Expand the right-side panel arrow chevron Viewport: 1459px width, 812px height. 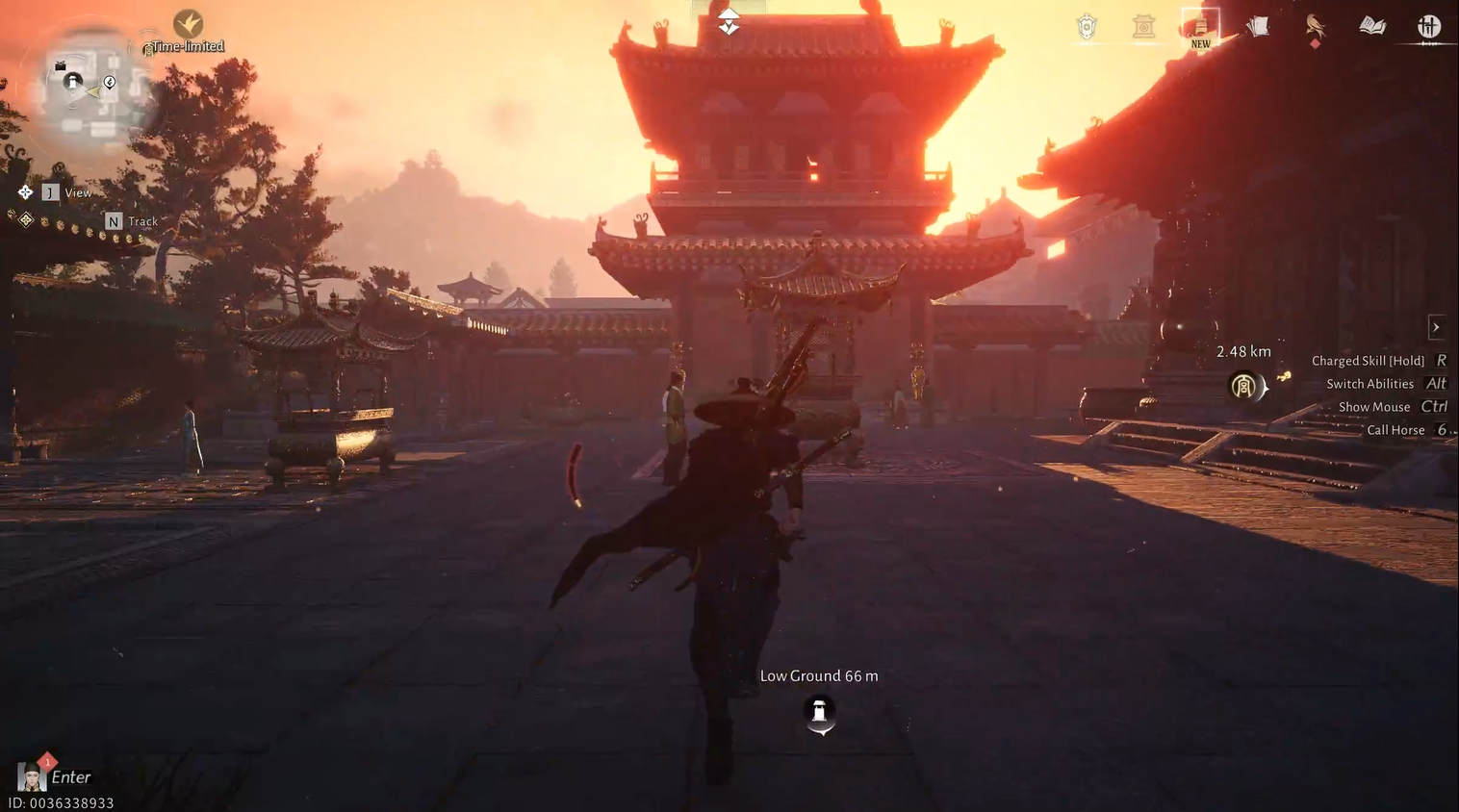(1436, 327)
